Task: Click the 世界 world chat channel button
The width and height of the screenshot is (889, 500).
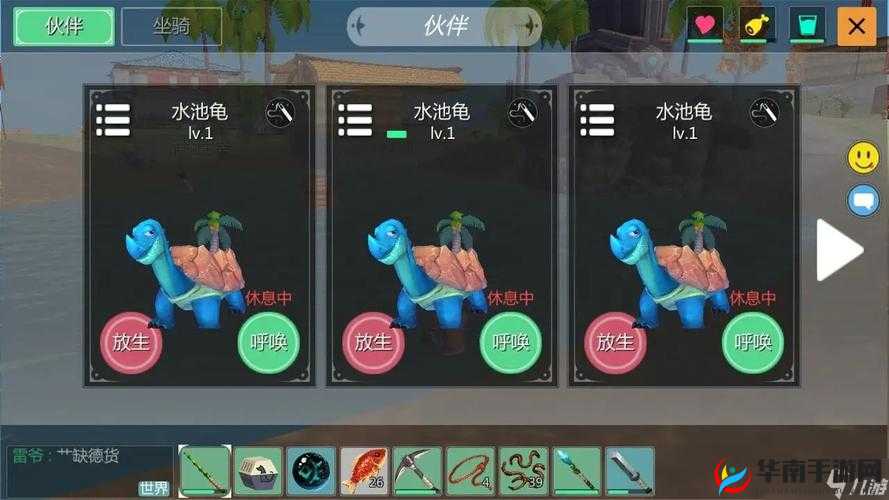Action: coord(154,488)
